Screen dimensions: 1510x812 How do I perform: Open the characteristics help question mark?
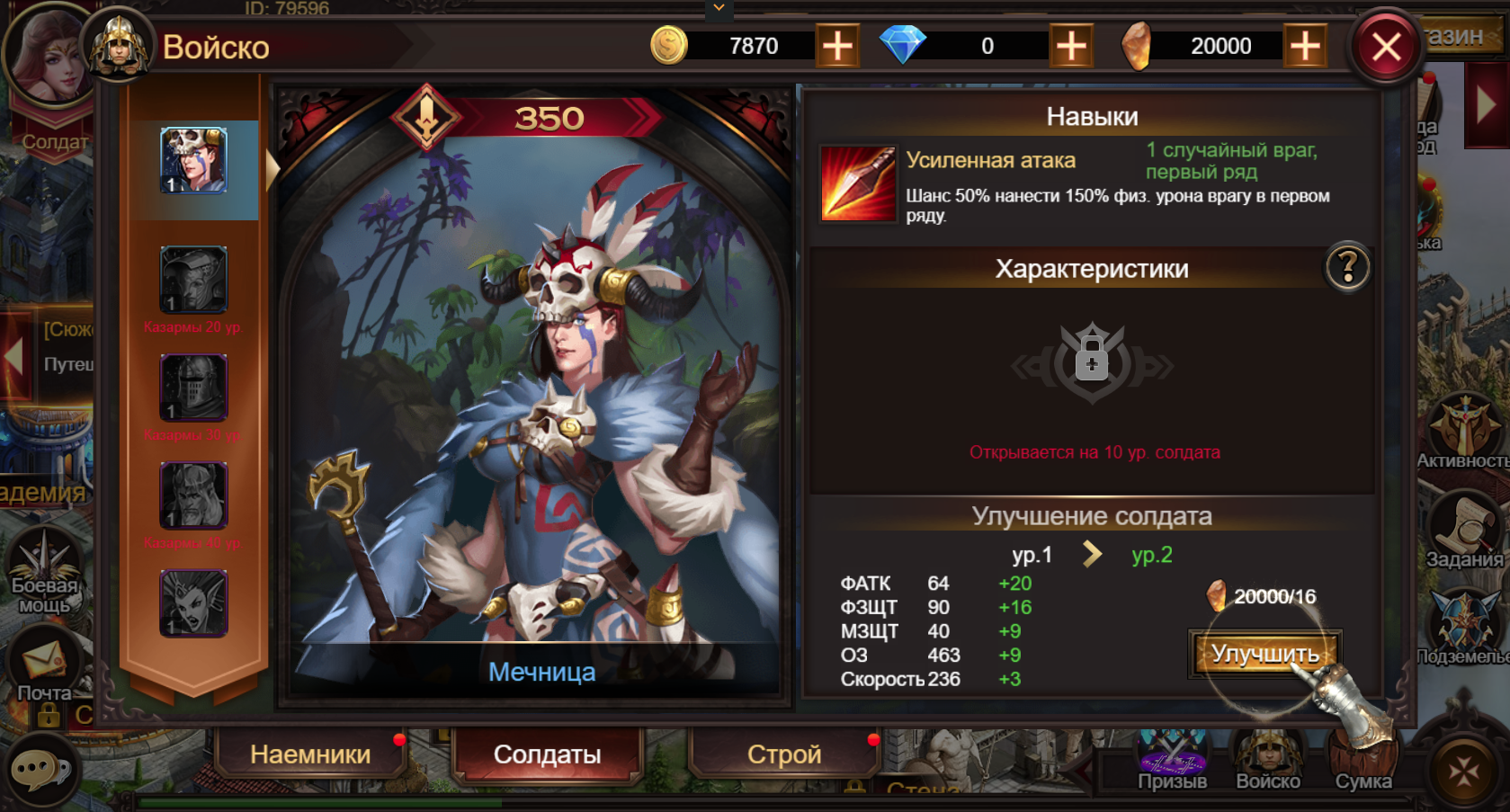coord(1347,267)
